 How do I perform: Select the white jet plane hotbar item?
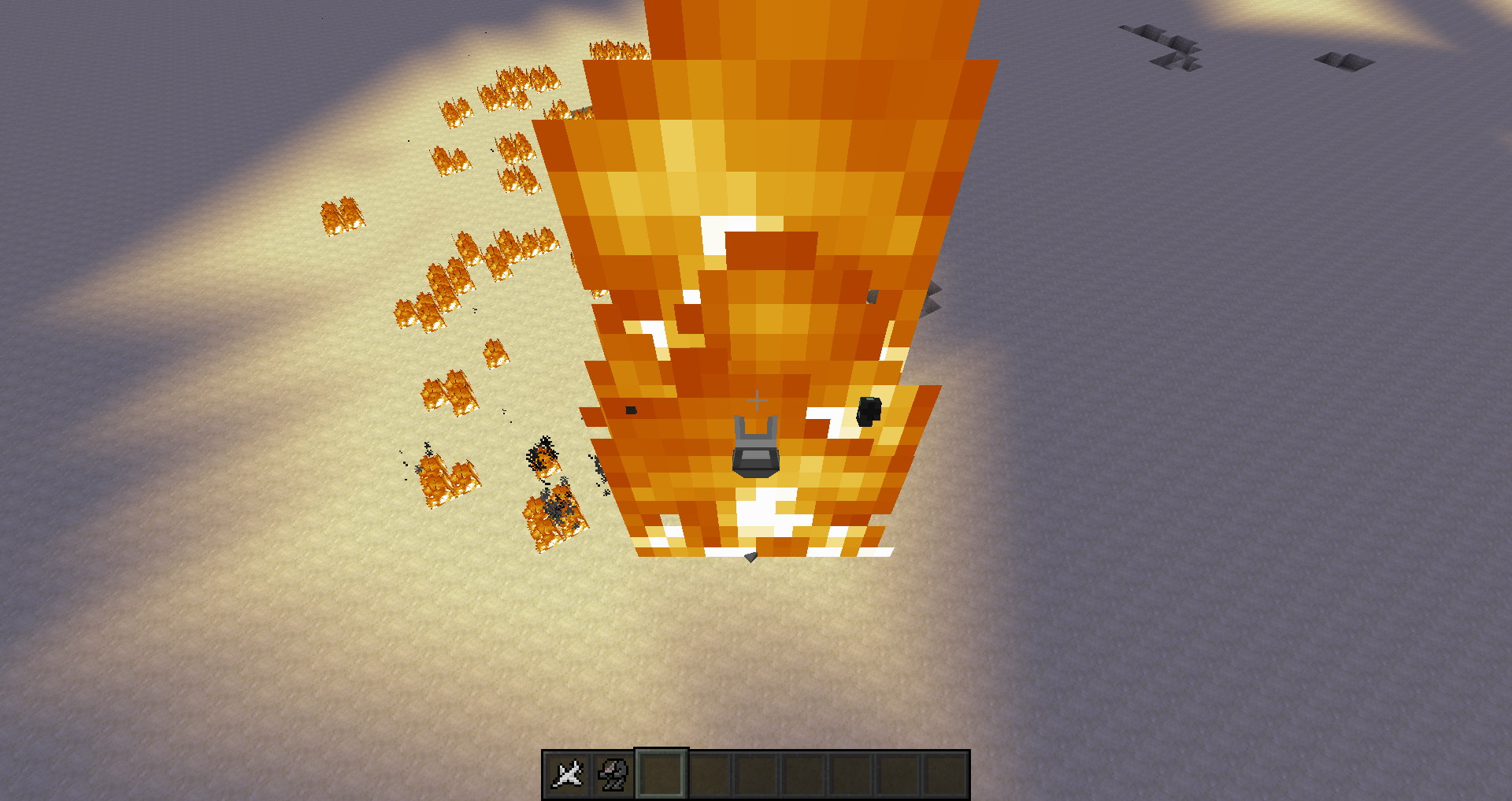pos(567,775)
